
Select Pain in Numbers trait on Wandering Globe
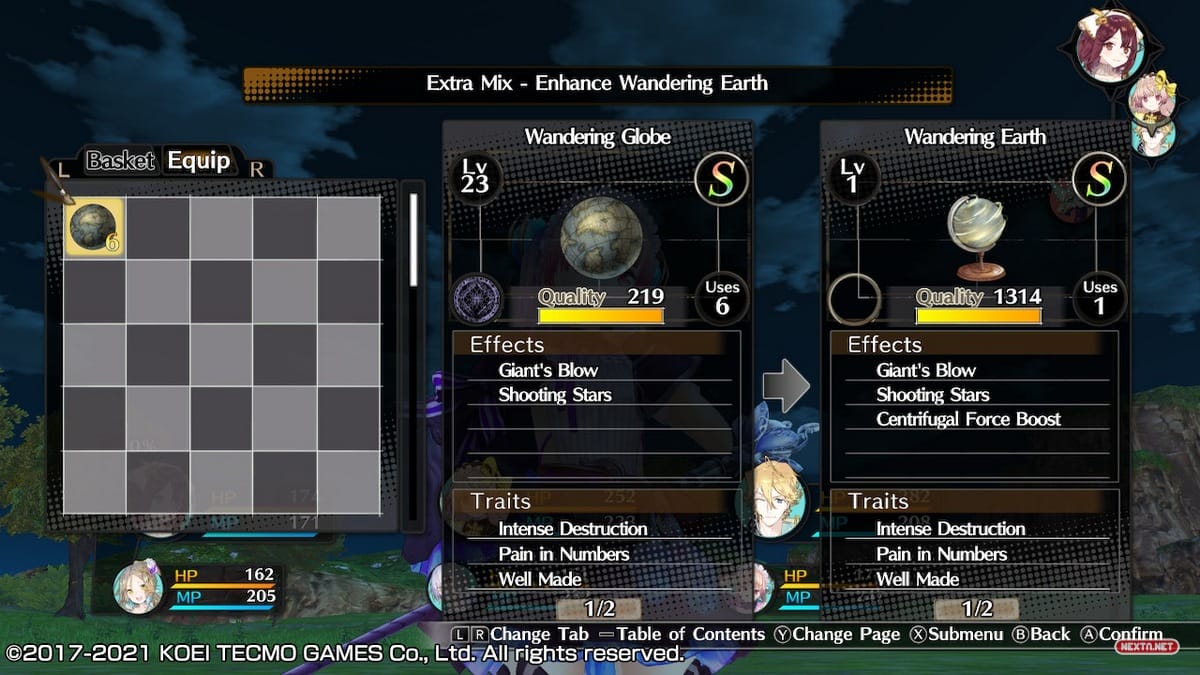tap(564, 554)
